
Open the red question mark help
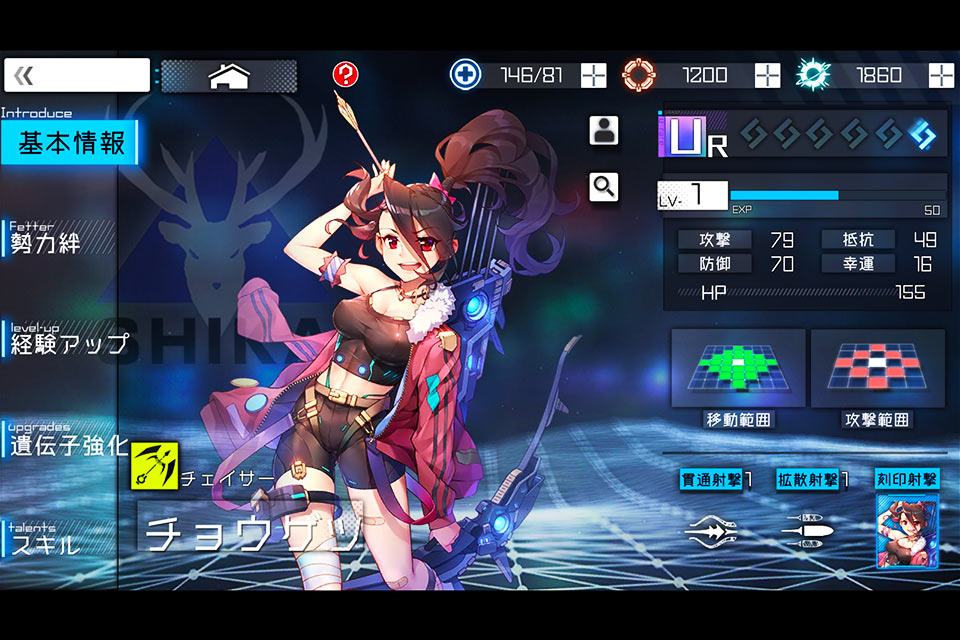(345, 74)
